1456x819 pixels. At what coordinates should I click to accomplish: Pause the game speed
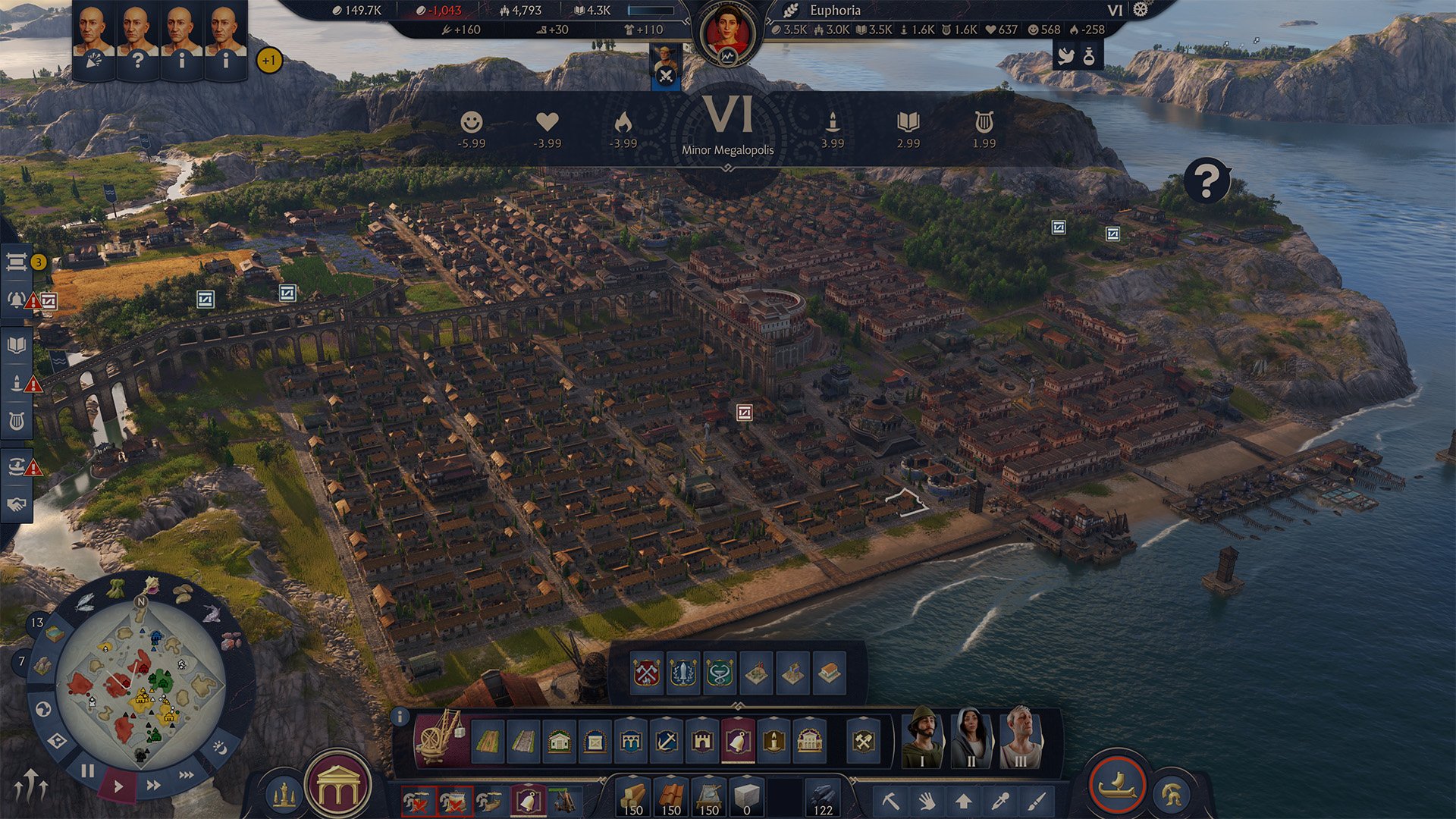88,771
